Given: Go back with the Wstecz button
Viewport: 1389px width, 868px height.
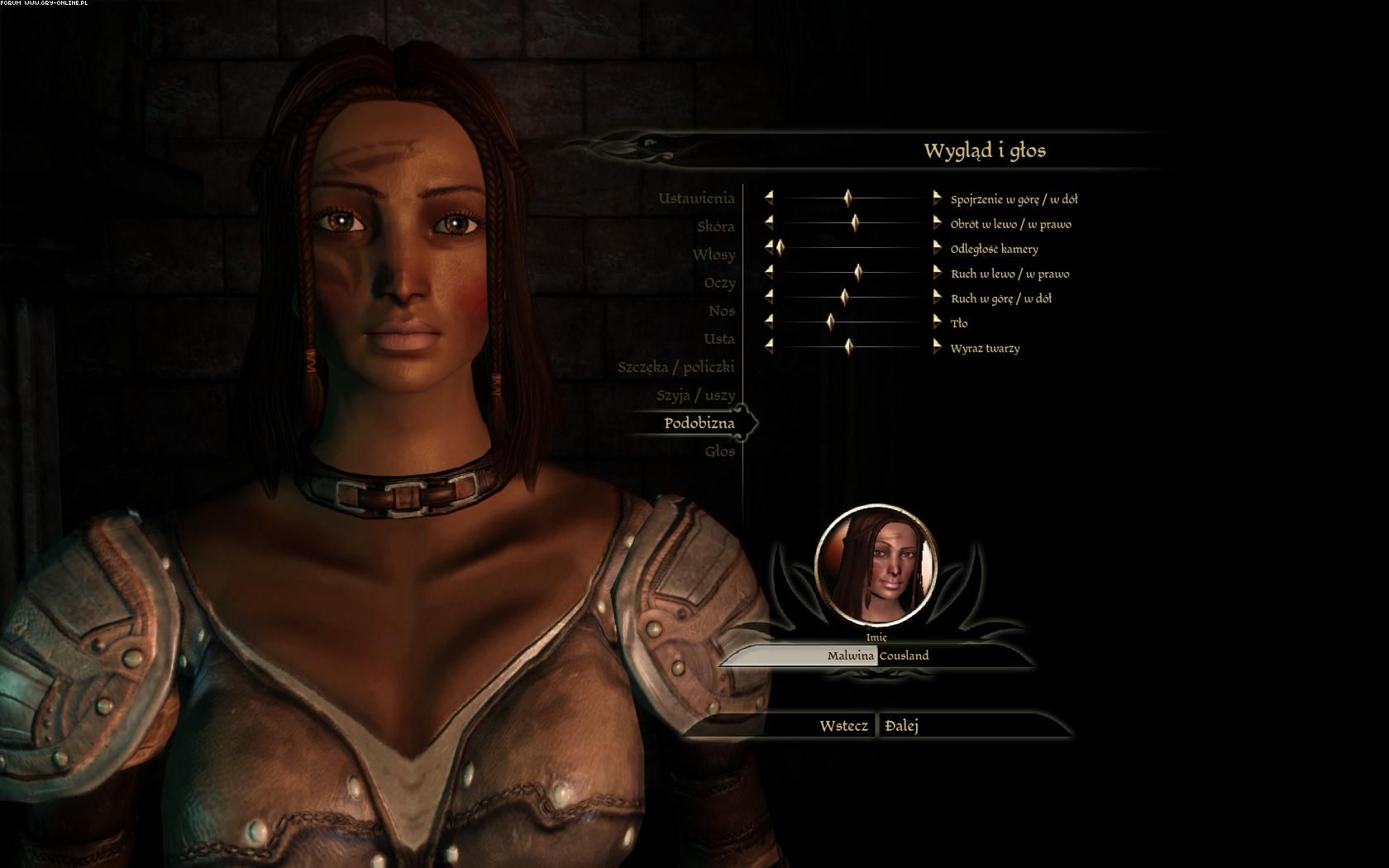Looking at the screenshot, I should click(x=843, y=726).
